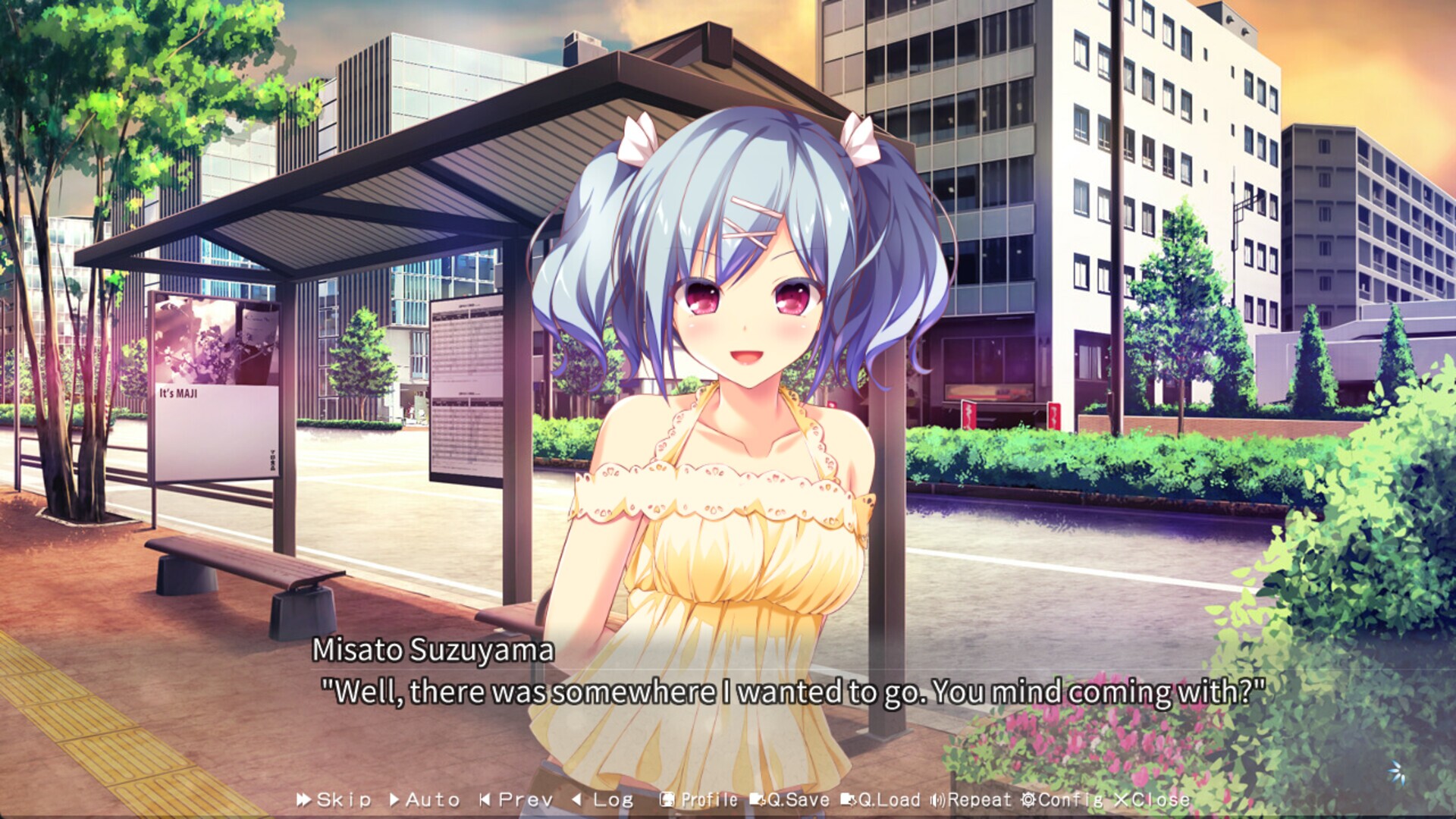Image resolution: width=1456 pixels, height=819 pixels.
Task: Click Q.Load to load quicksave
Action: click(x=883, y=799)
